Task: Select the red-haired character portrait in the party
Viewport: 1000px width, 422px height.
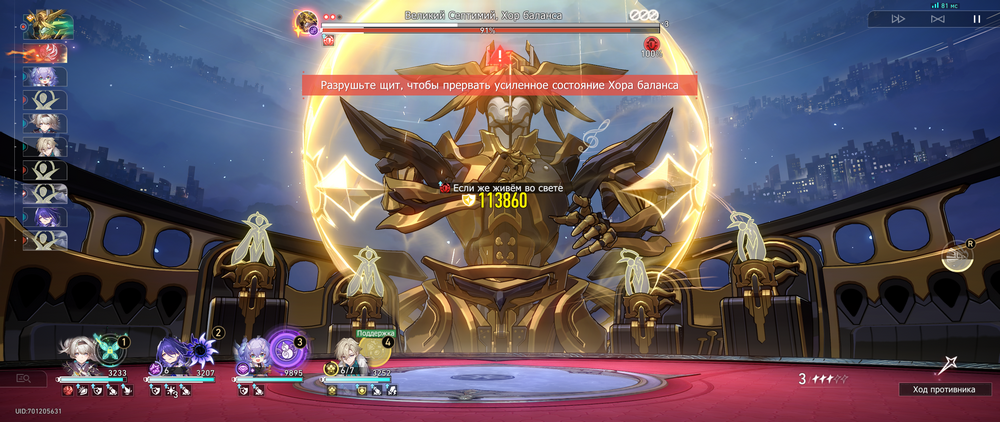Action: 45,53
